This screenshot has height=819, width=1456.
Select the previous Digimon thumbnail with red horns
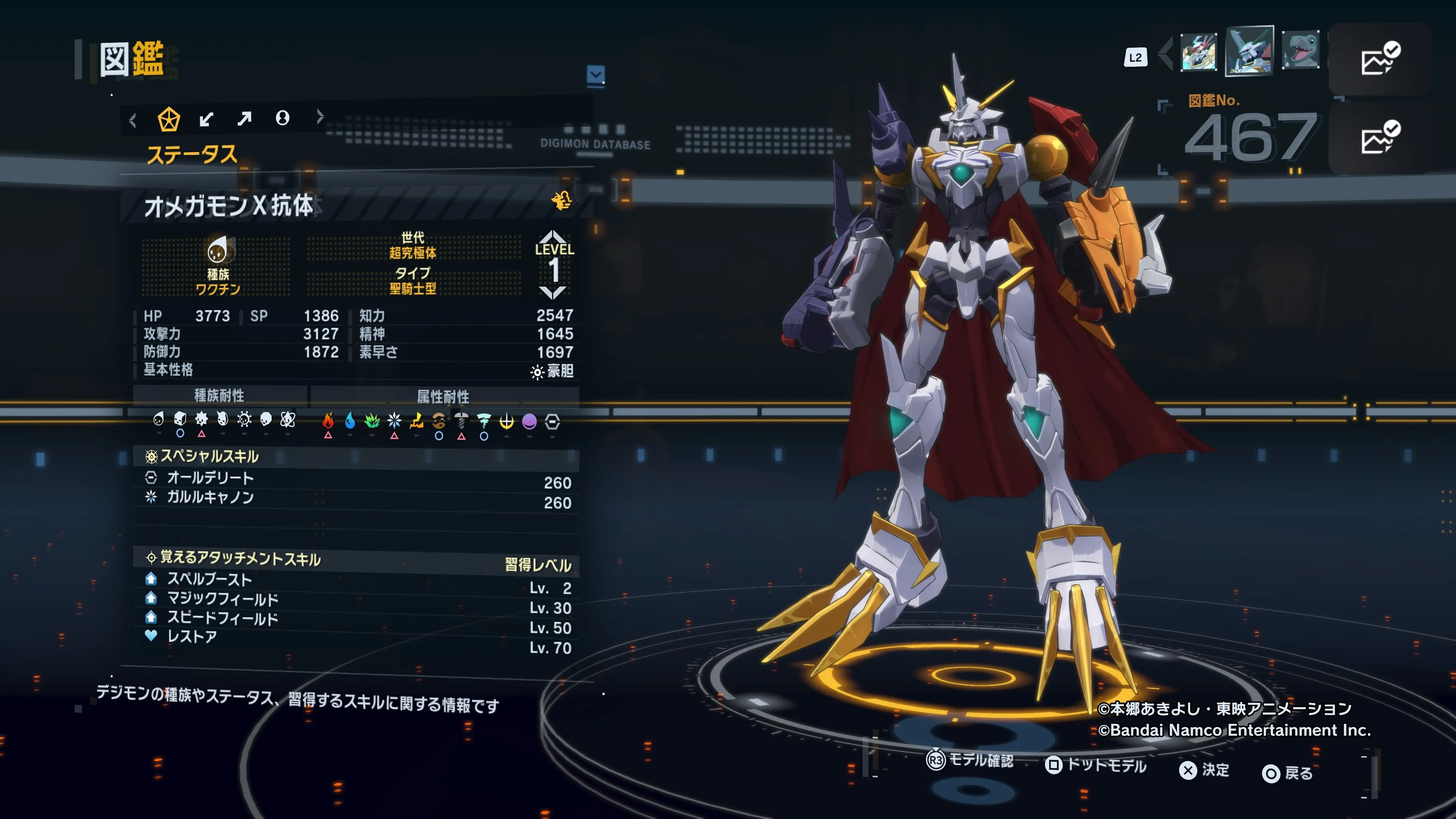(1198, 52)
